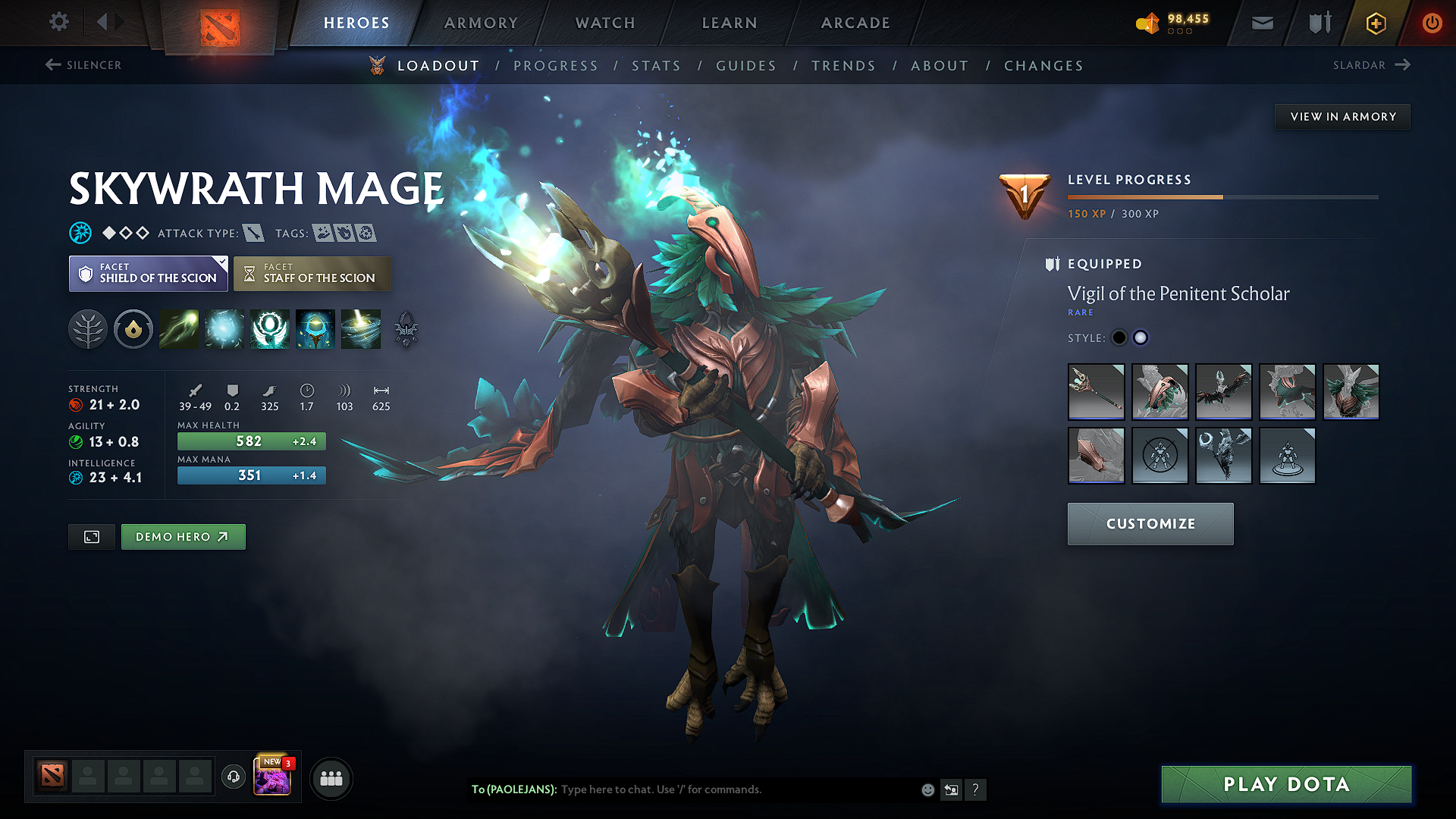Viewport: 1456px width, 819px height.
Task: Switch to the ARMORY tab
Action: [481, 23]
